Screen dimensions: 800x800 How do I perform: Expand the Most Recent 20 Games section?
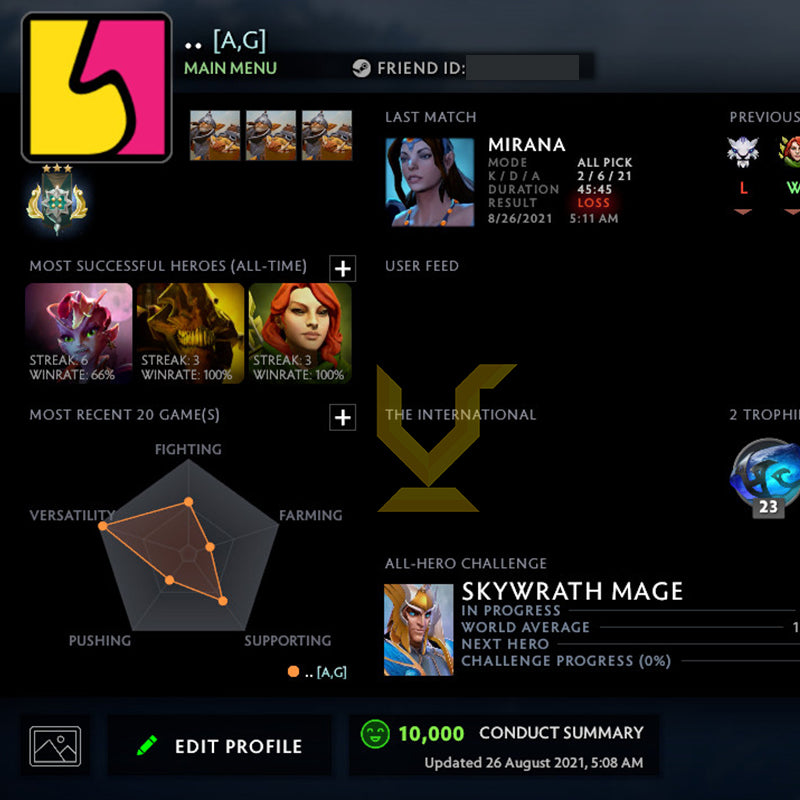pos(343,417)
